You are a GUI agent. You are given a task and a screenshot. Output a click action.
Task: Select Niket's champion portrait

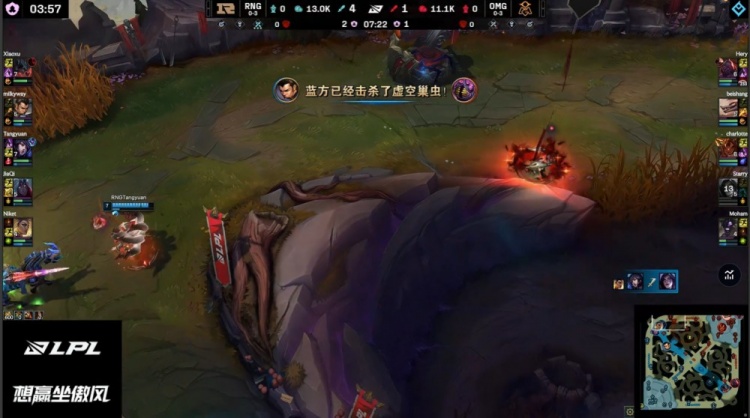click(24, 228)
